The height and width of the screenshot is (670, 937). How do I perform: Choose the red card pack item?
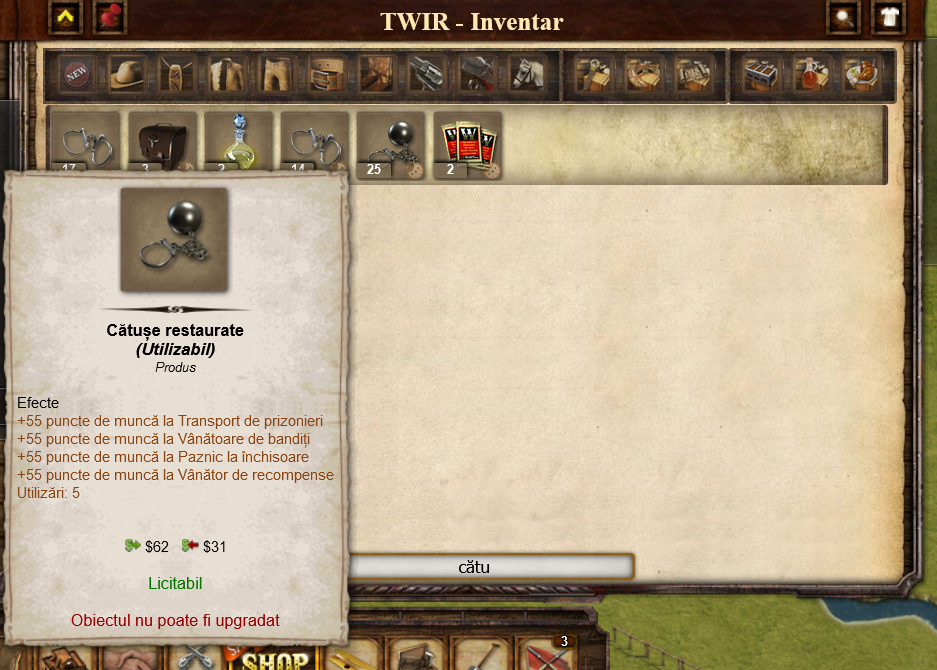pos(466,144)
